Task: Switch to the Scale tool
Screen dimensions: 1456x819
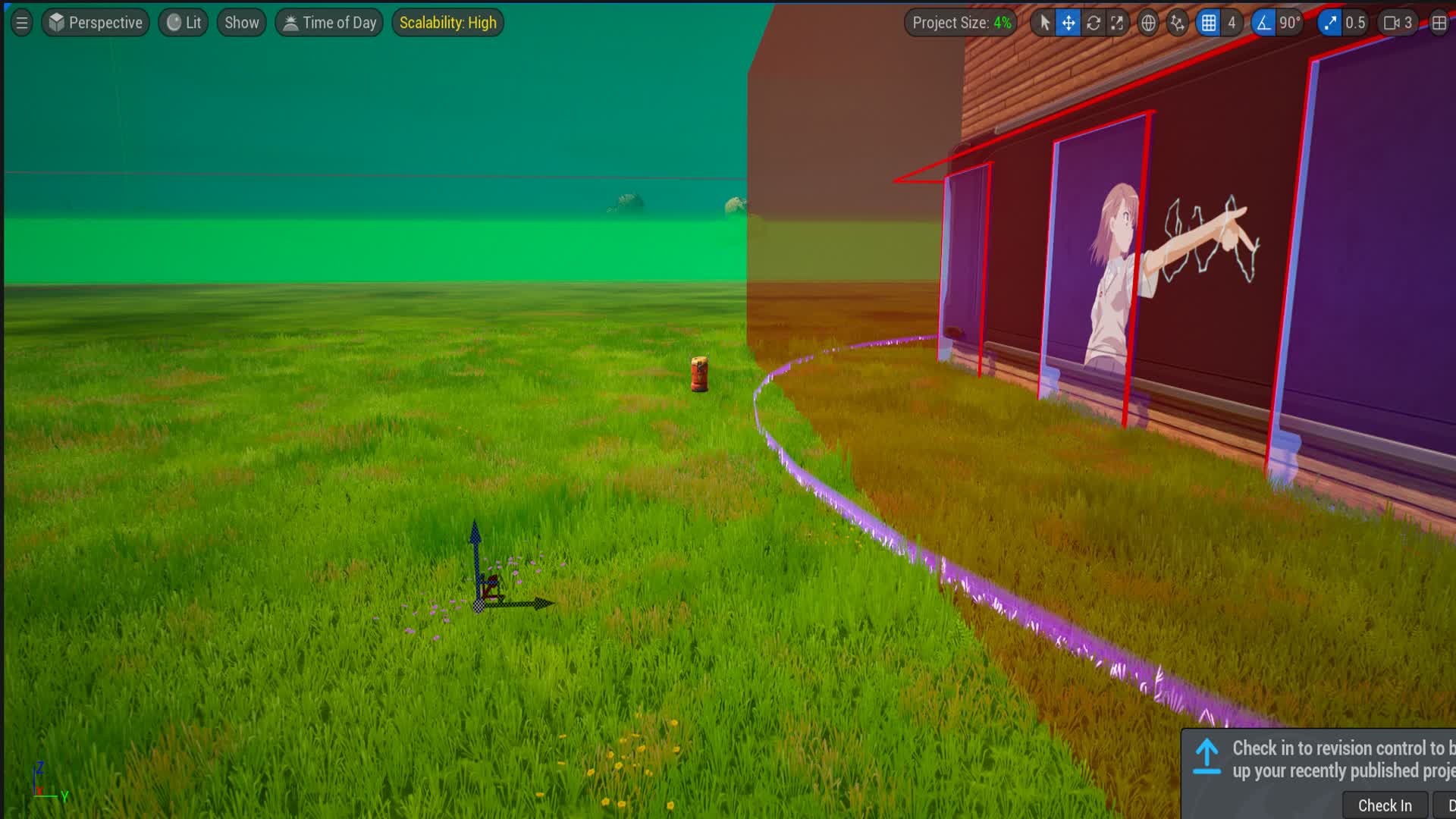Action: point(1117,23)
